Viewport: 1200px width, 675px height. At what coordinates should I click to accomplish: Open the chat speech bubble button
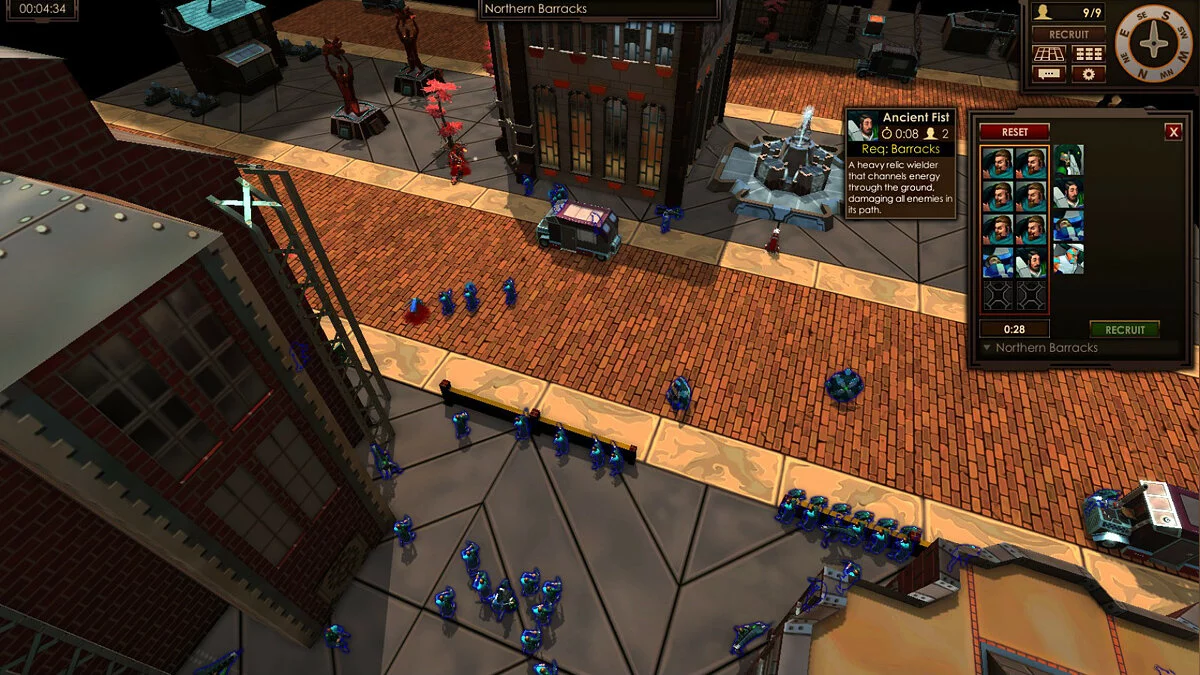point(1049,74)
